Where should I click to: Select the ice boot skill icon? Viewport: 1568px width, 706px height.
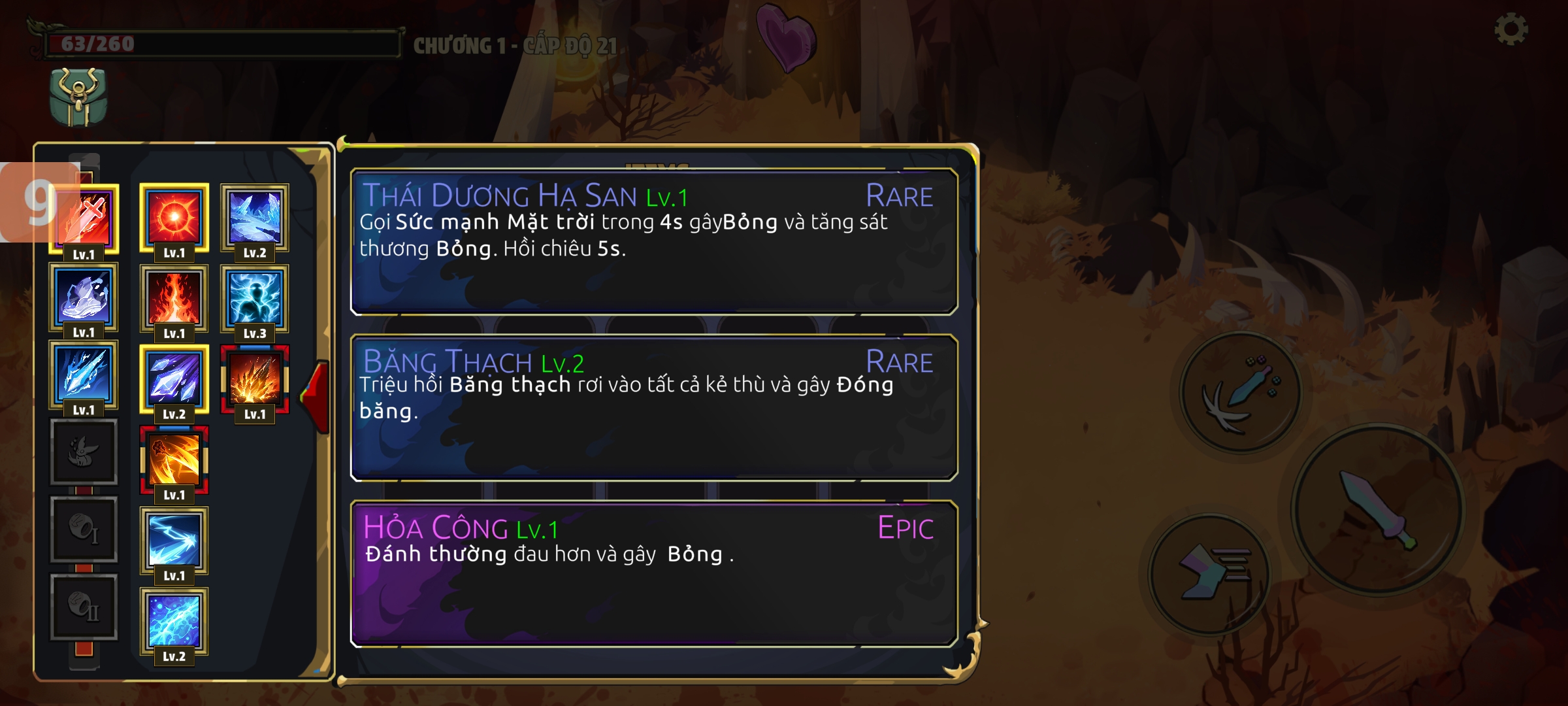(84, 297)
